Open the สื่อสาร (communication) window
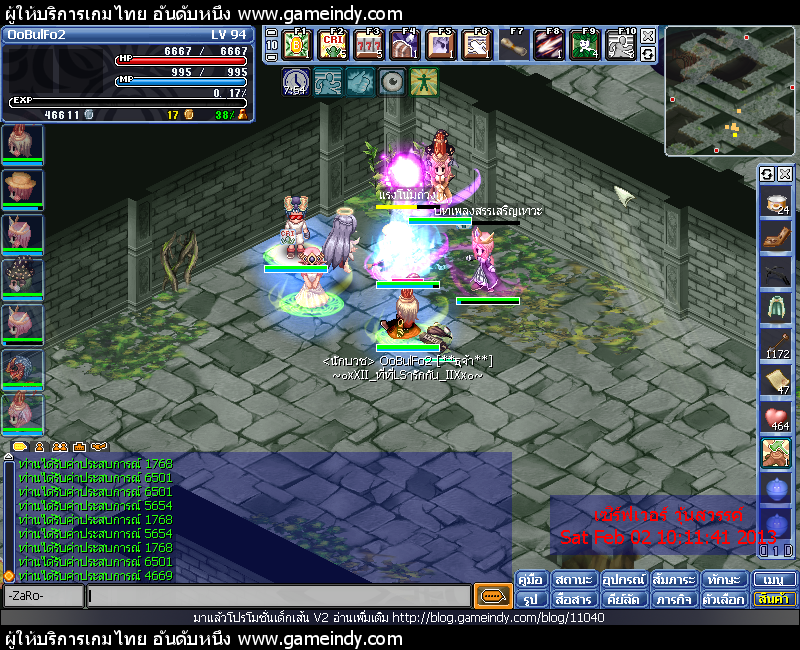The height and width of the screenshot is (650, 800). point(575,599)
